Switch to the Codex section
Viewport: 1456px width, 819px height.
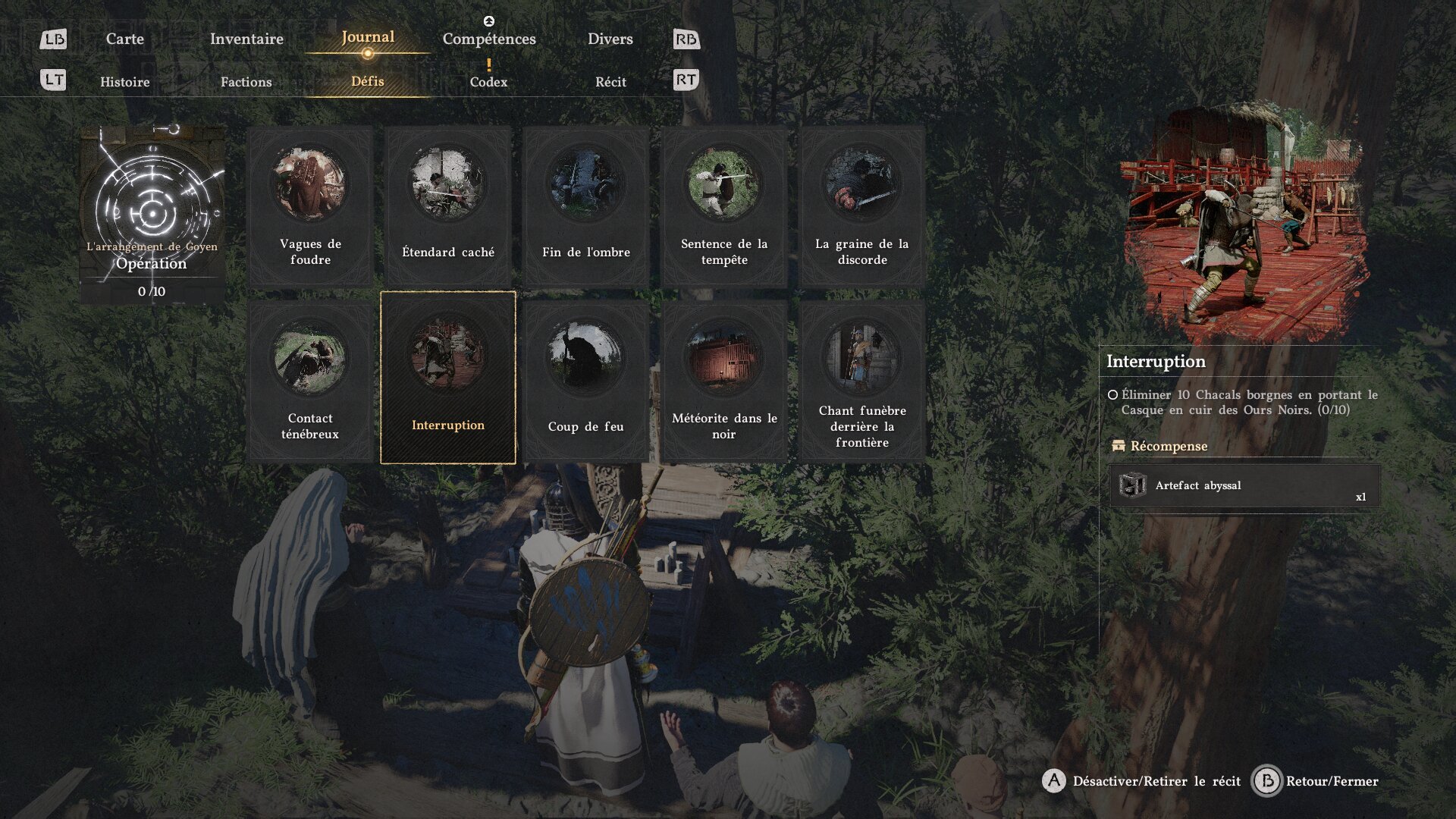[x=488, y=82]
